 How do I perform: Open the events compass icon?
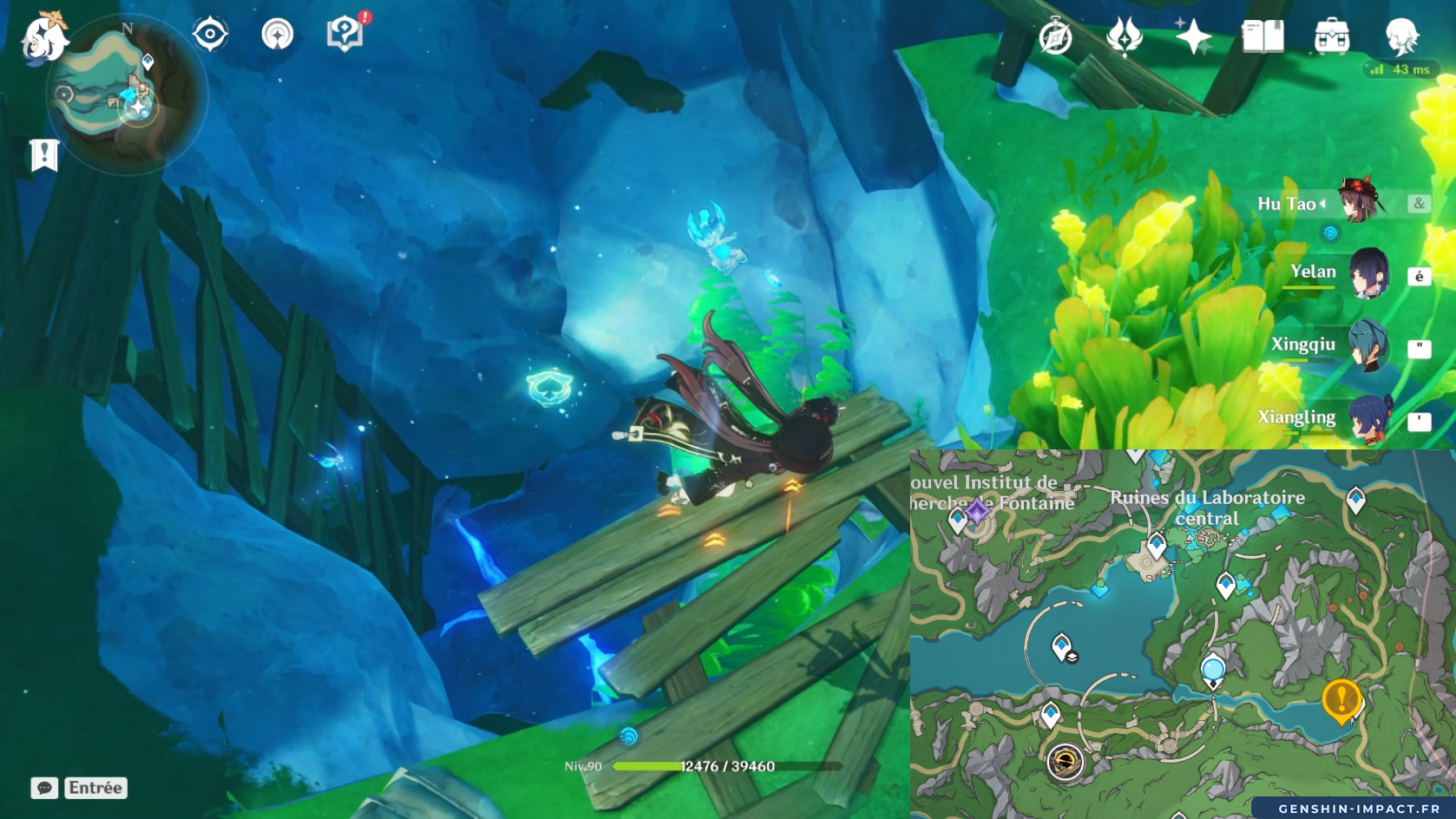coord(1055,37)
